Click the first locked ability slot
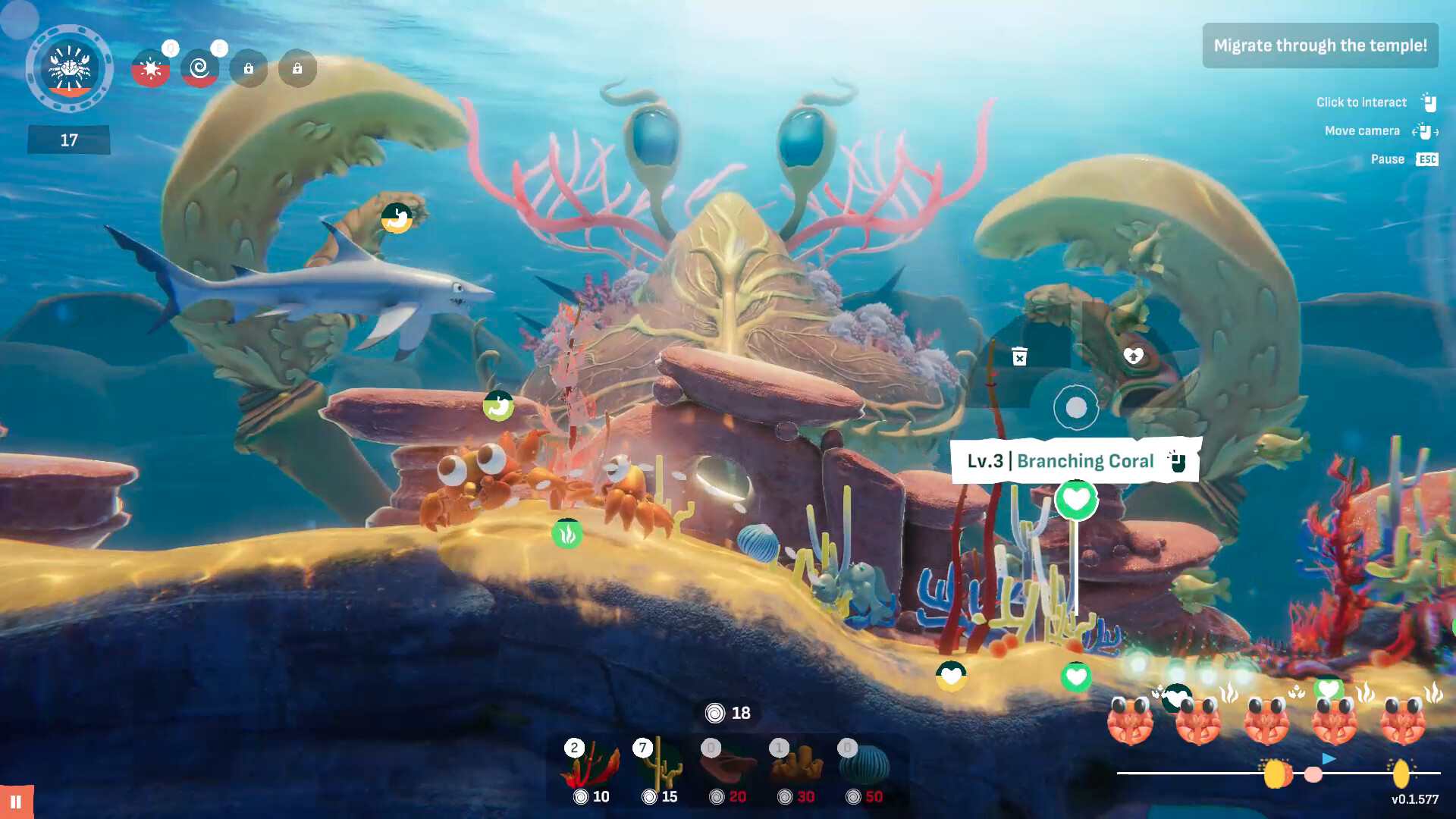Viewport: 1456px width, 819px height. [x=249, y=69]
